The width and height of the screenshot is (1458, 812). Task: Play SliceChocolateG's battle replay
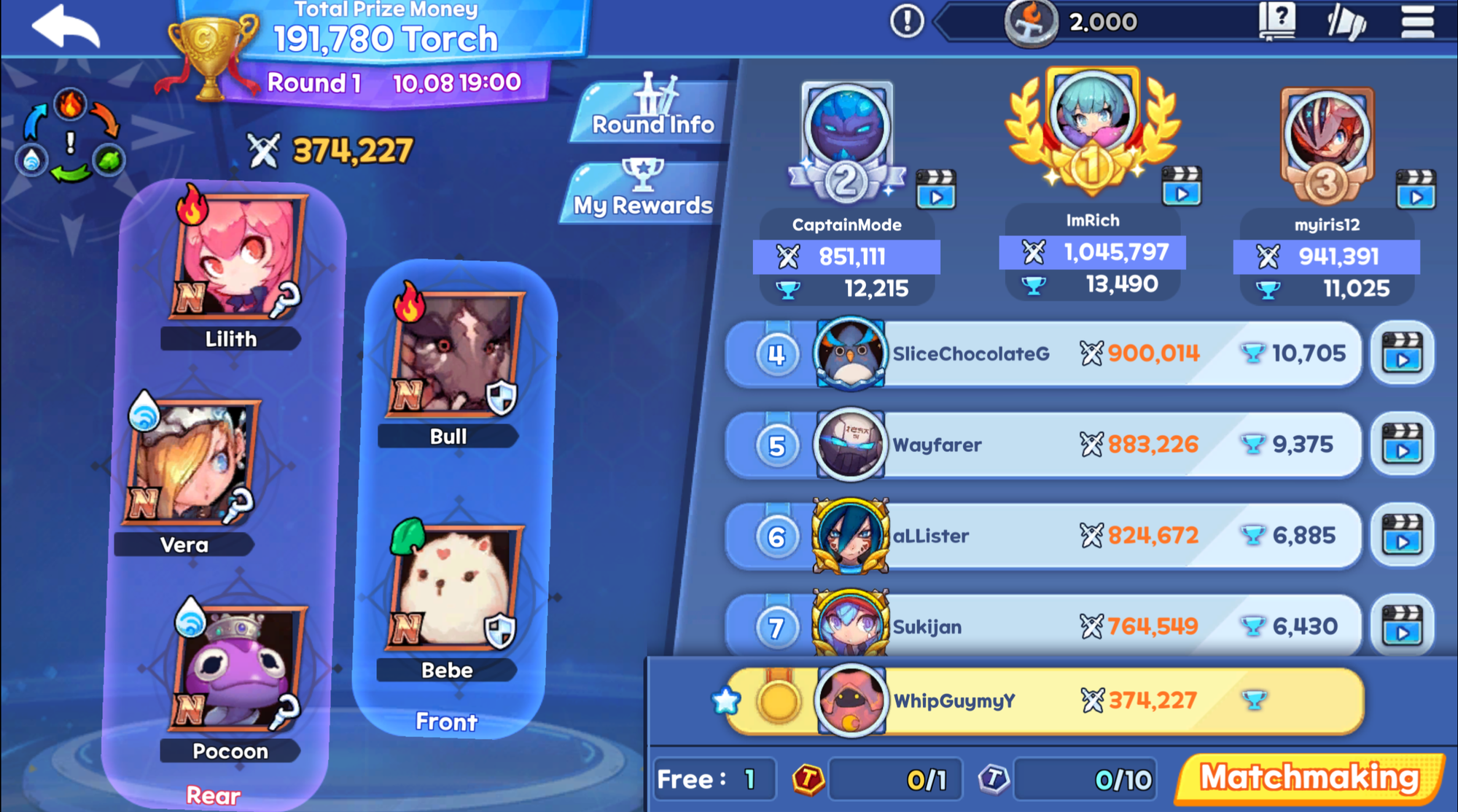pos(1402,354)
